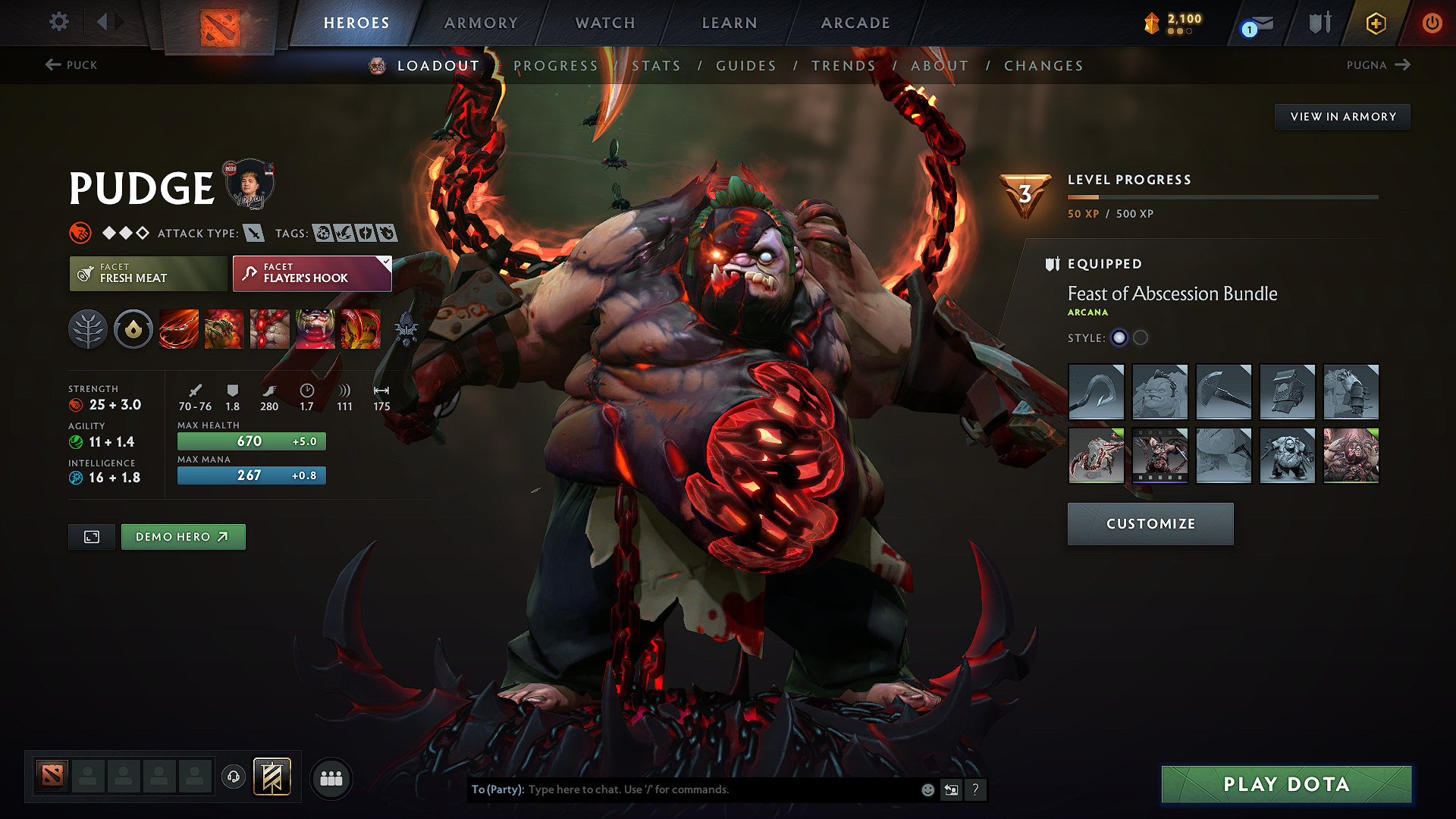Expand the Flayer's Hook facet dropdown chevron
Viewport: 1456px width, 819px height.
[x=386, y=262]
